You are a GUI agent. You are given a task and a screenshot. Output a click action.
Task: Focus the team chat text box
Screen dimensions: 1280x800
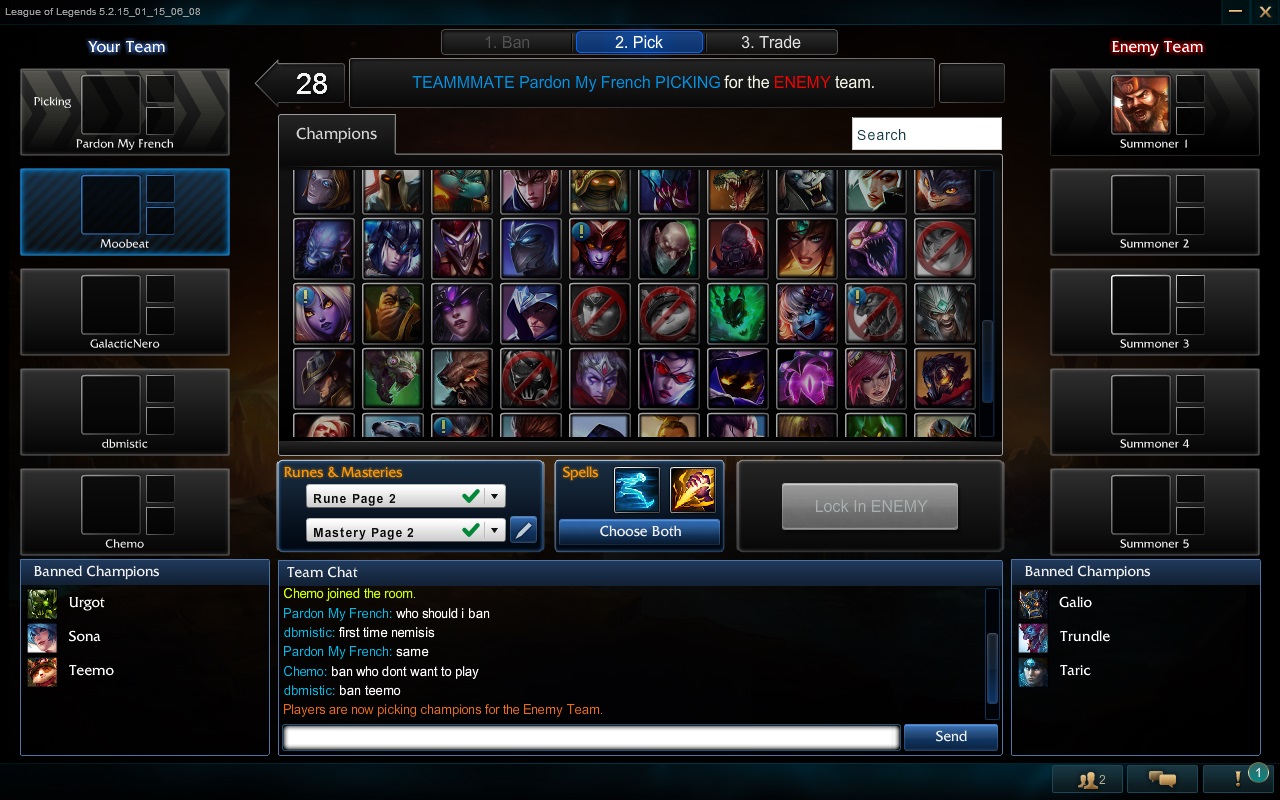(x=591, y=737)
